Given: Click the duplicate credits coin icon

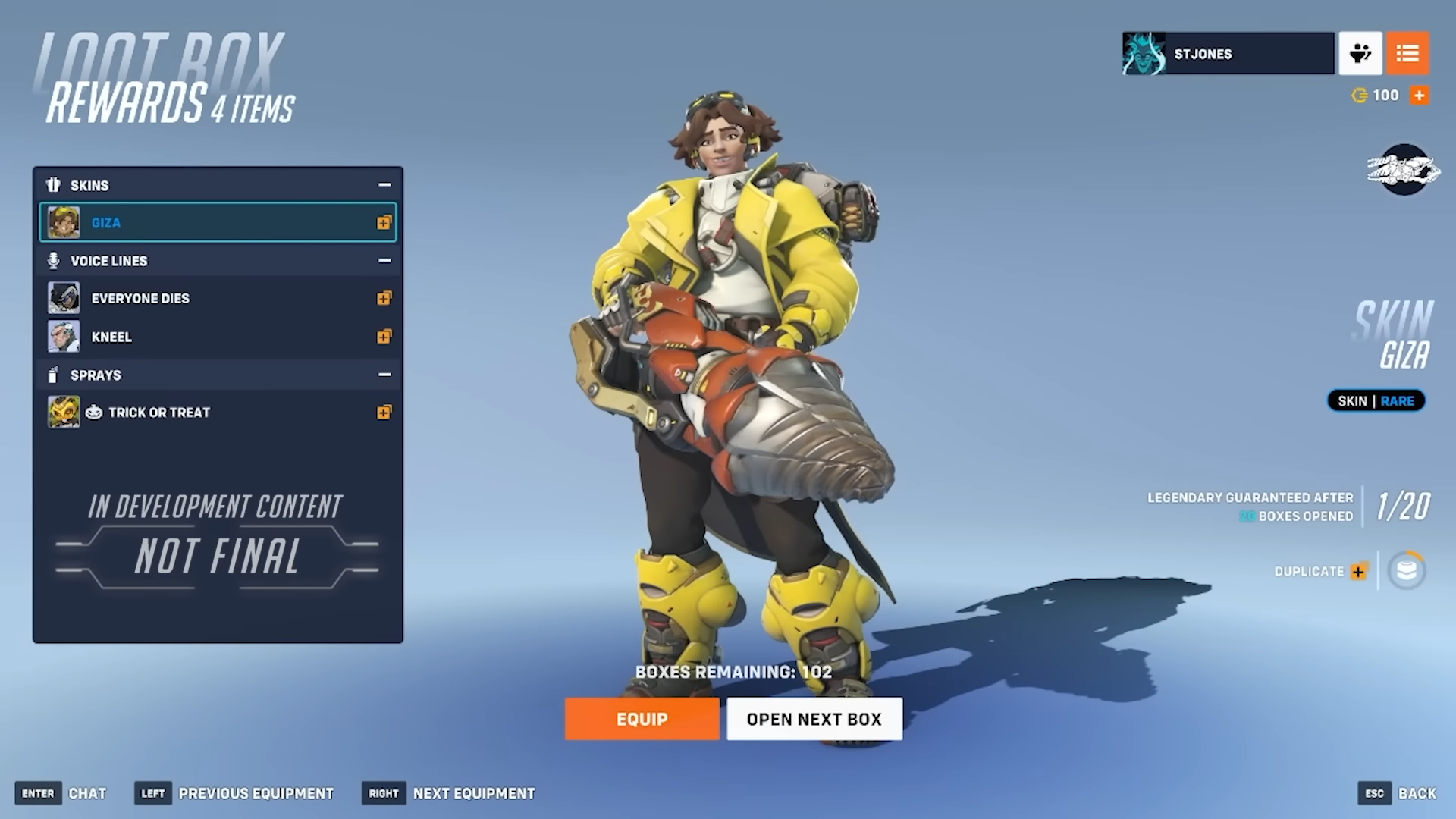Looking at the screenshot, I should point(1407,570).
